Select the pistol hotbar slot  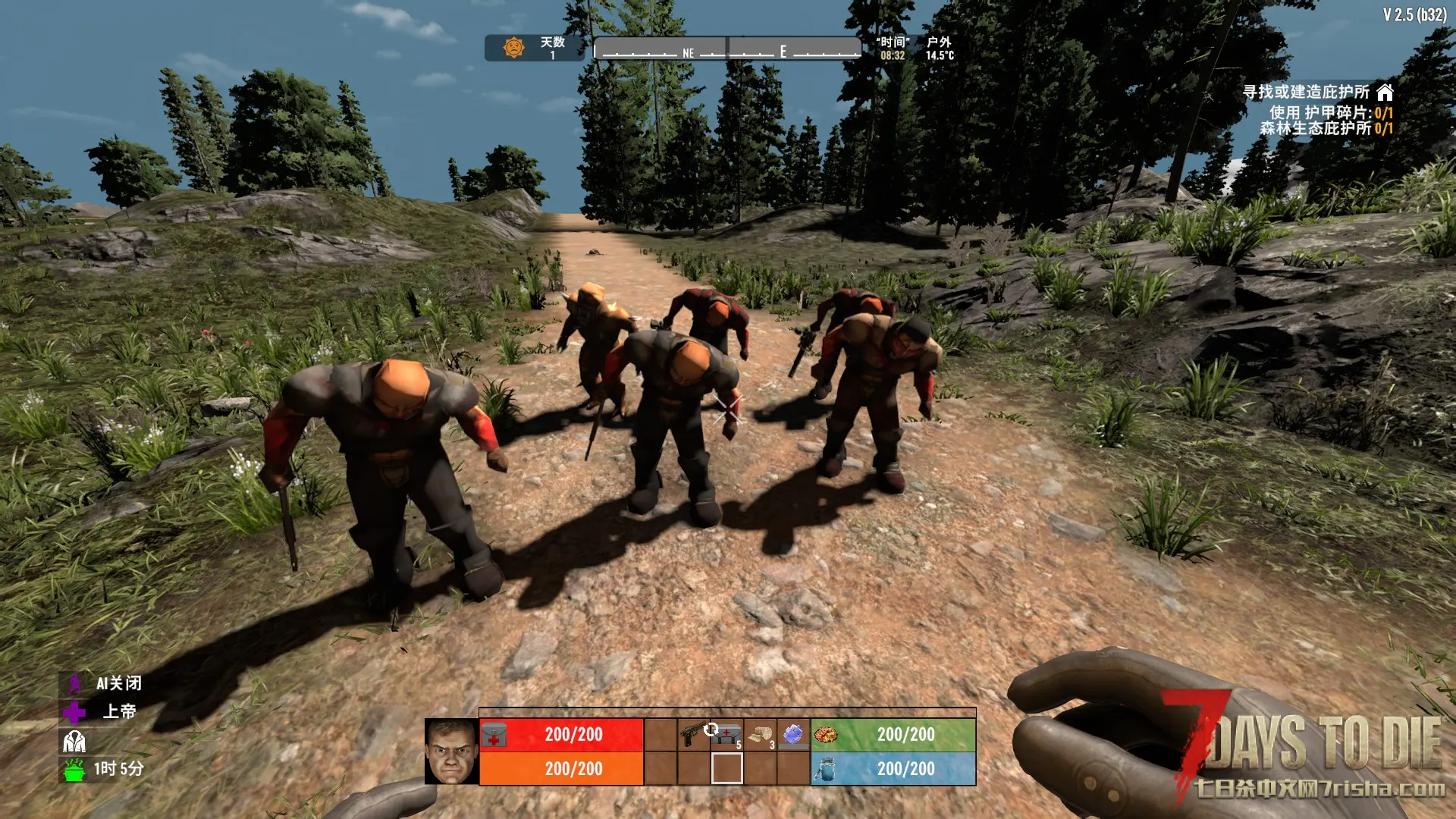tap(693, 734)
